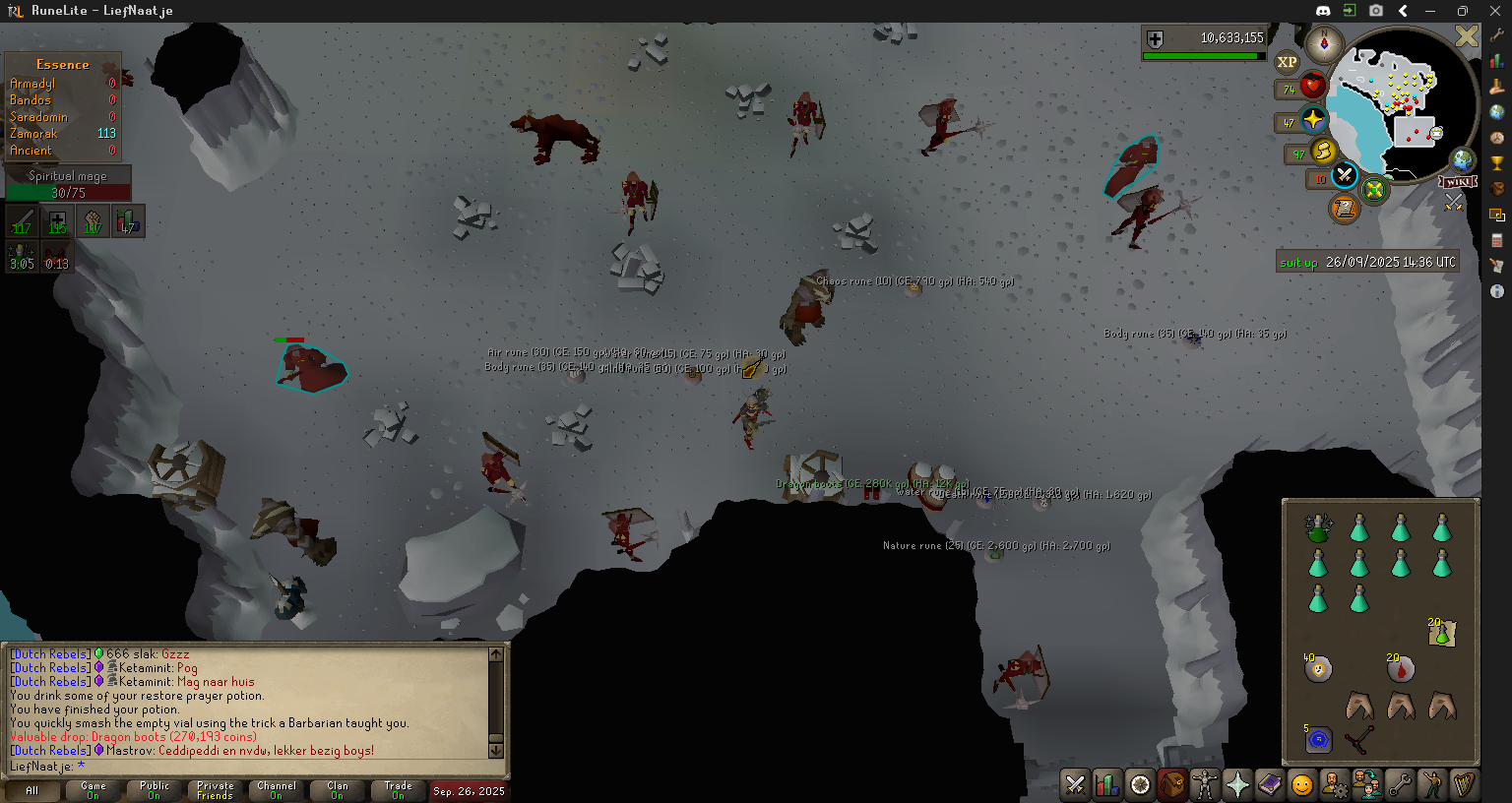This screenshot has width=1512, height=803.
Task: Drink the dark green sparkling potion
Action: pyautogui.click(x=1318, y=529)
